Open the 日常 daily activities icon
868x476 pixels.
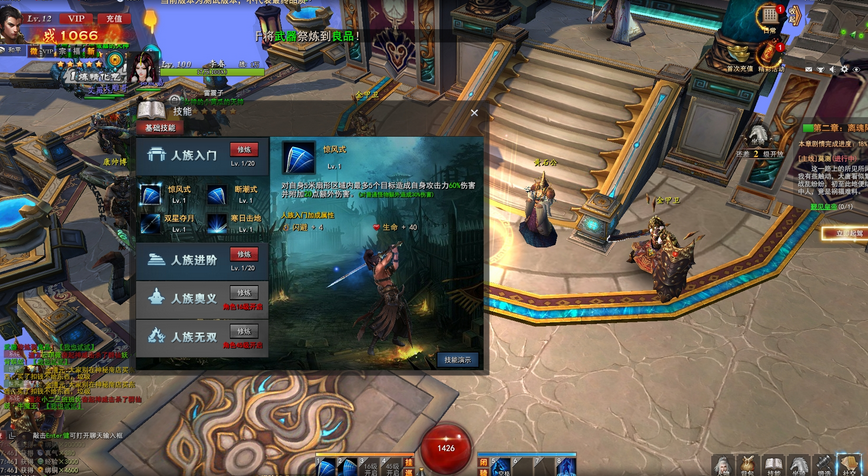pos(770,16)
